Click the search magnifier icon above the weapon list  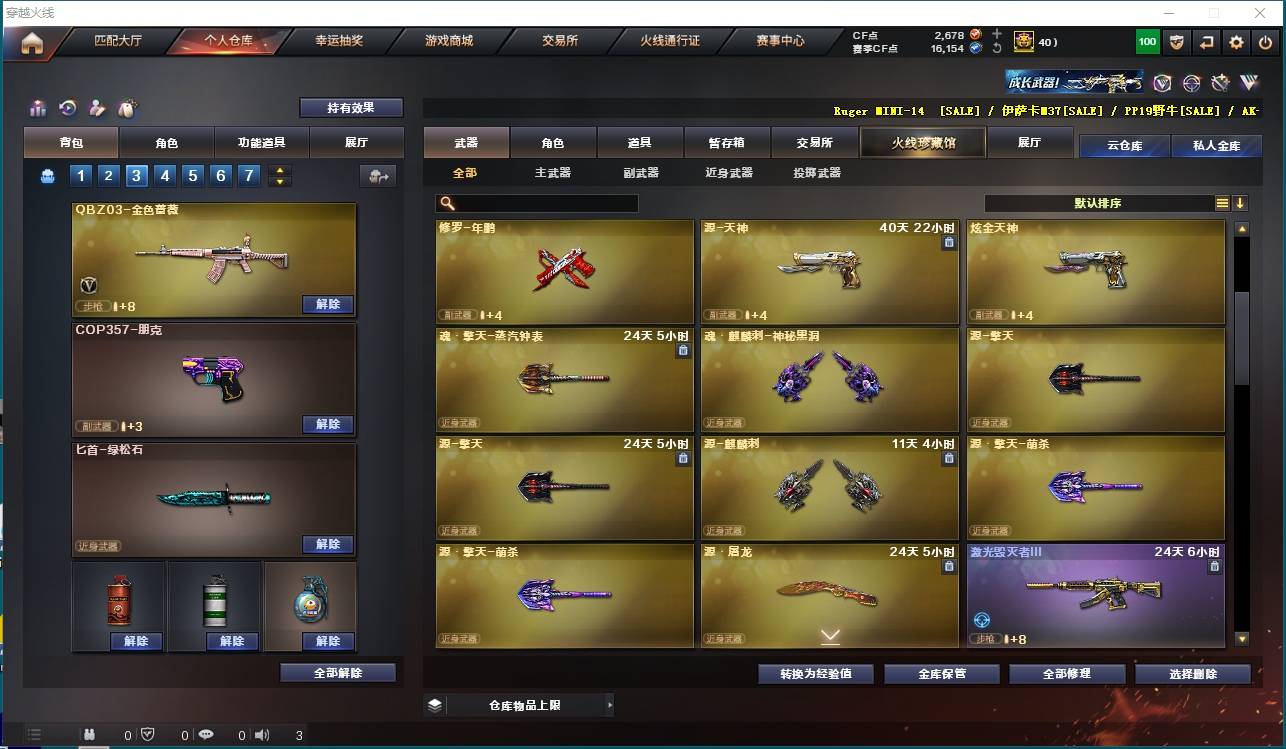(450, 203)
